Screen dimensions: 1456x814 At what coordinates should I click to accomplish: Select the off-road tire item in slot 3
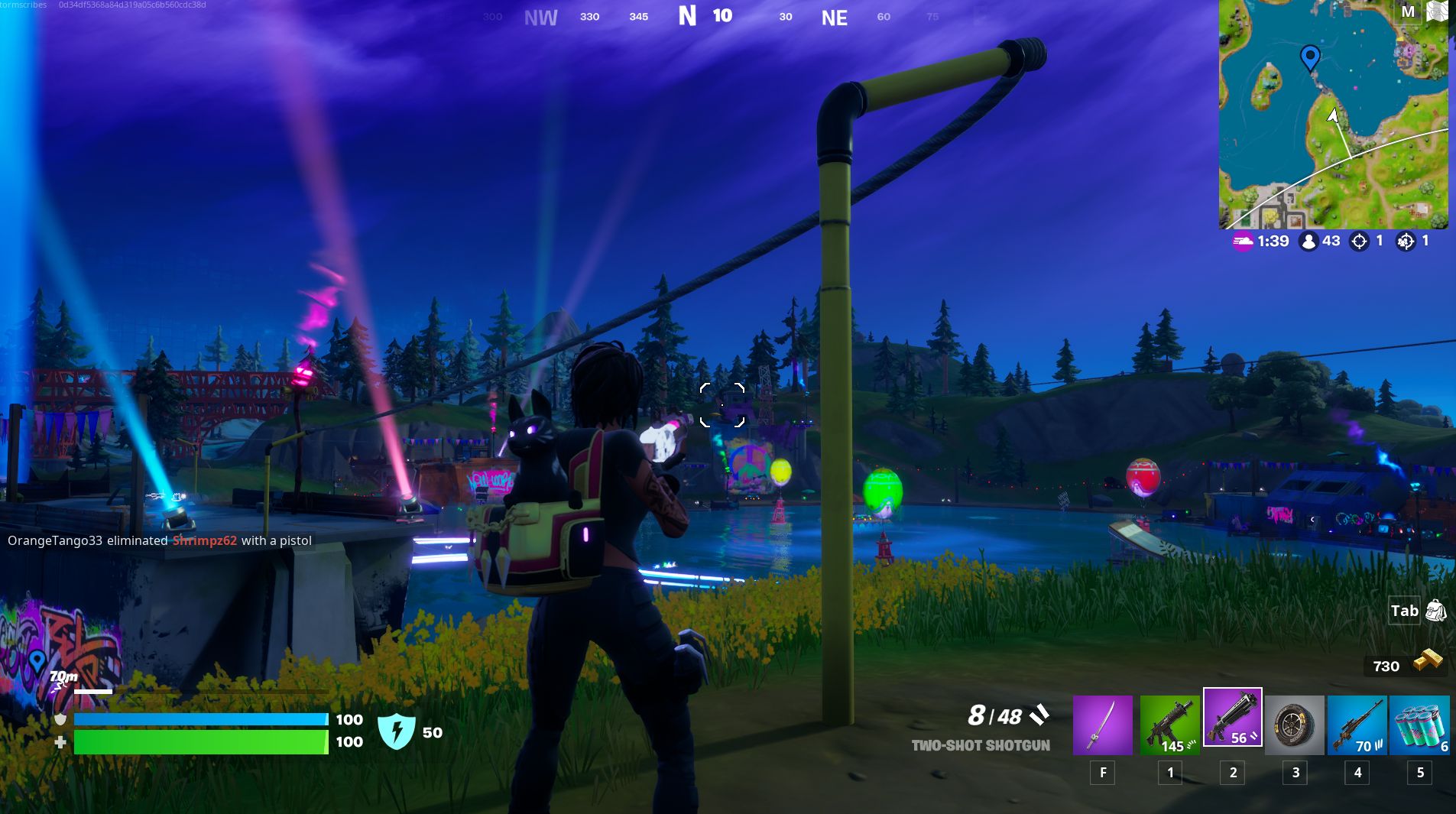pos(1295,725)
